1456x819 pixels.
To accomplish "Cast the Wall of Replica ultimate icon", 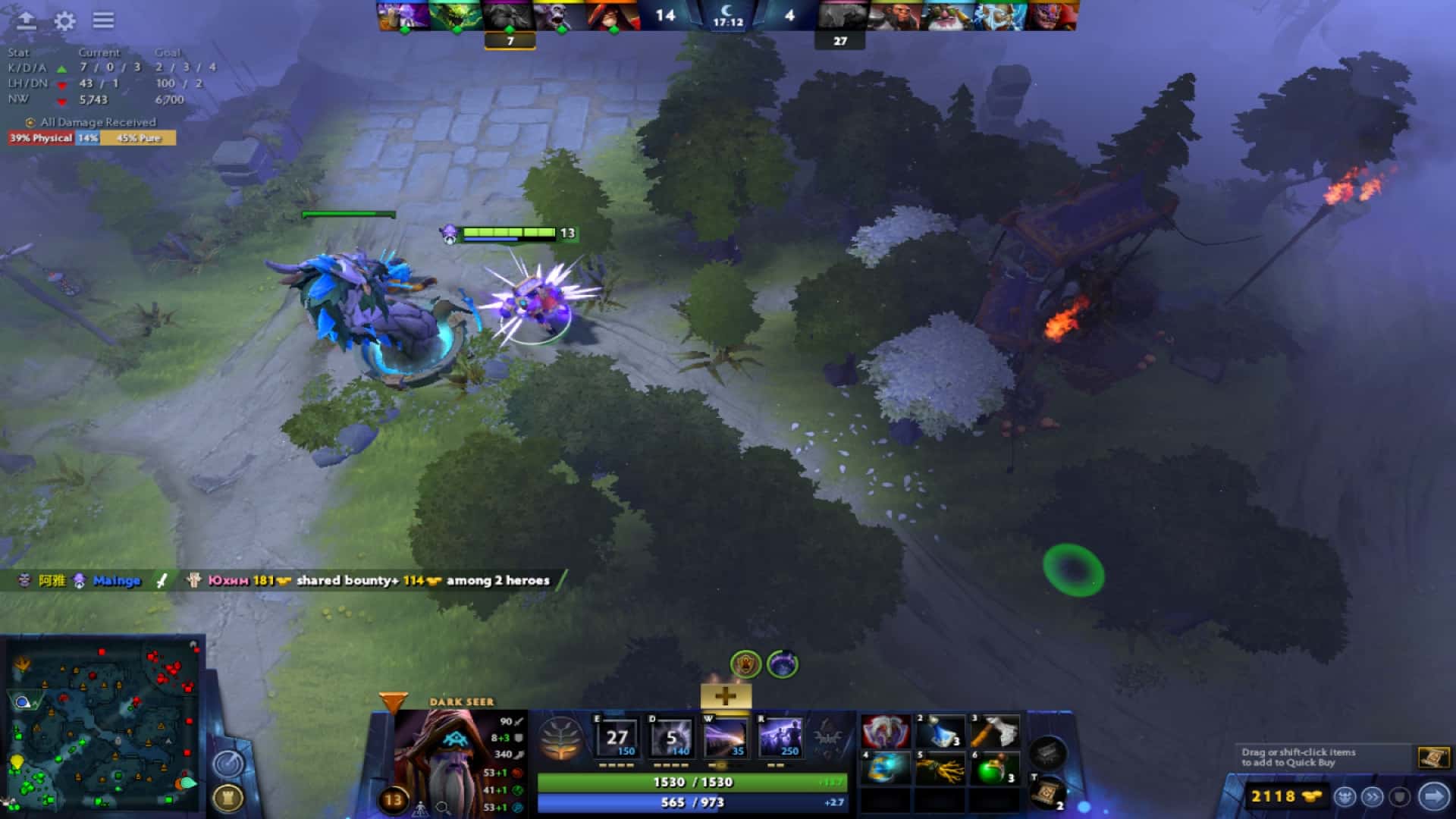I will (x=781, y=736).
